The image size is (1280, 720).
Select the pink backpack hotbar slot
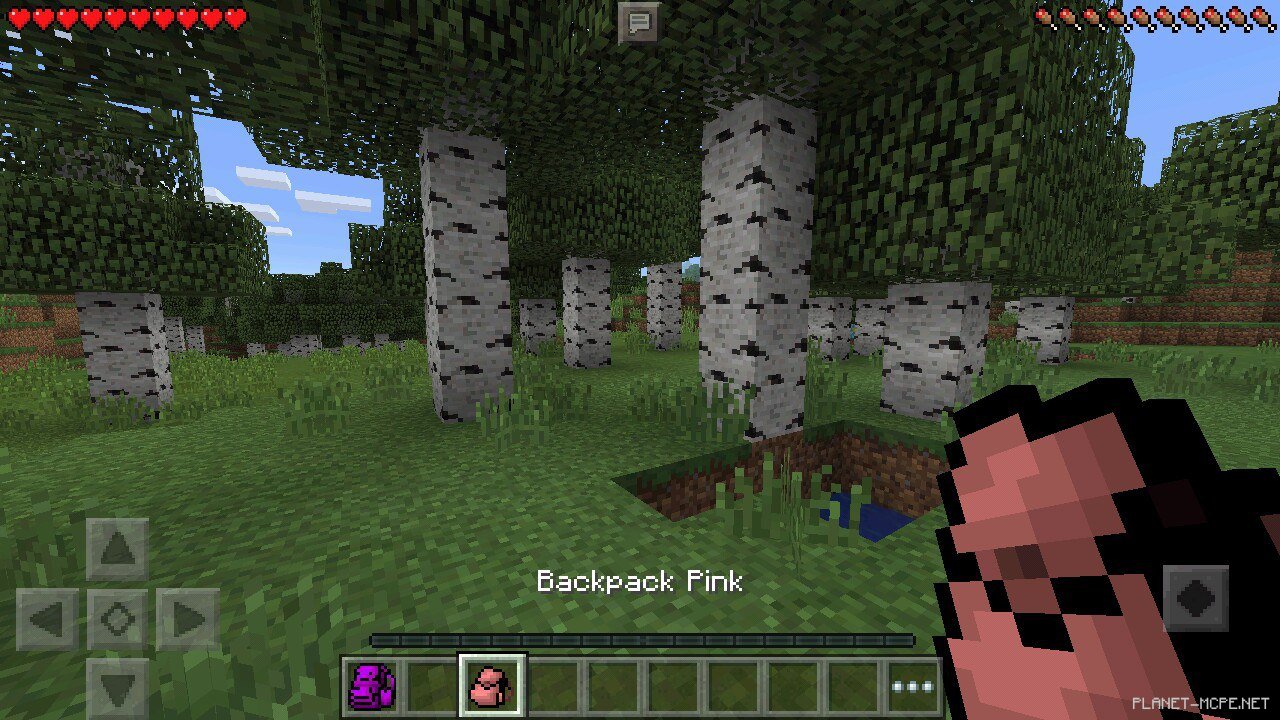[491, 687]
